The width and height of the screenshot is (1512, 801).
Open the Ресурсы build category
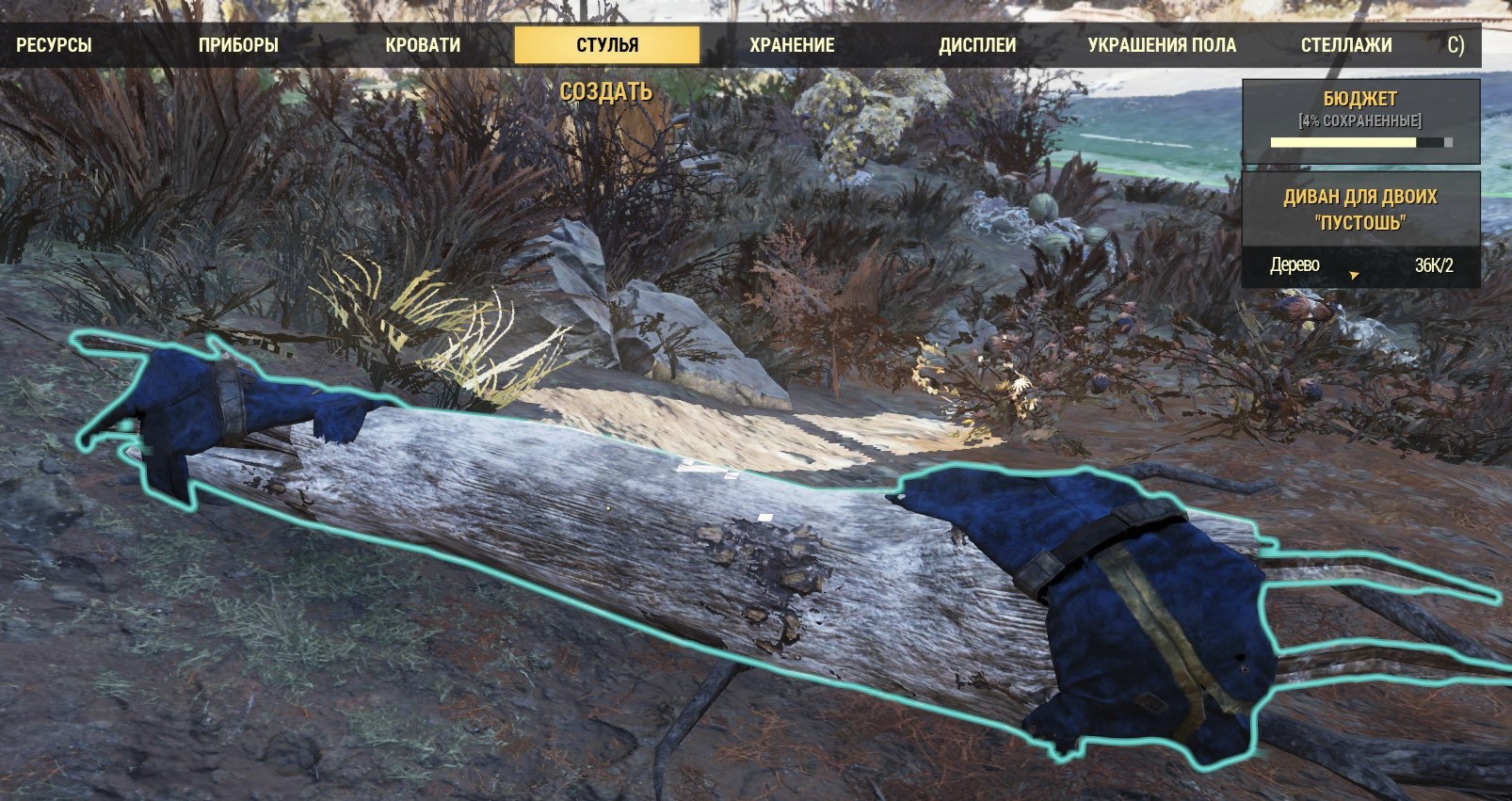(x=54, y=45)
